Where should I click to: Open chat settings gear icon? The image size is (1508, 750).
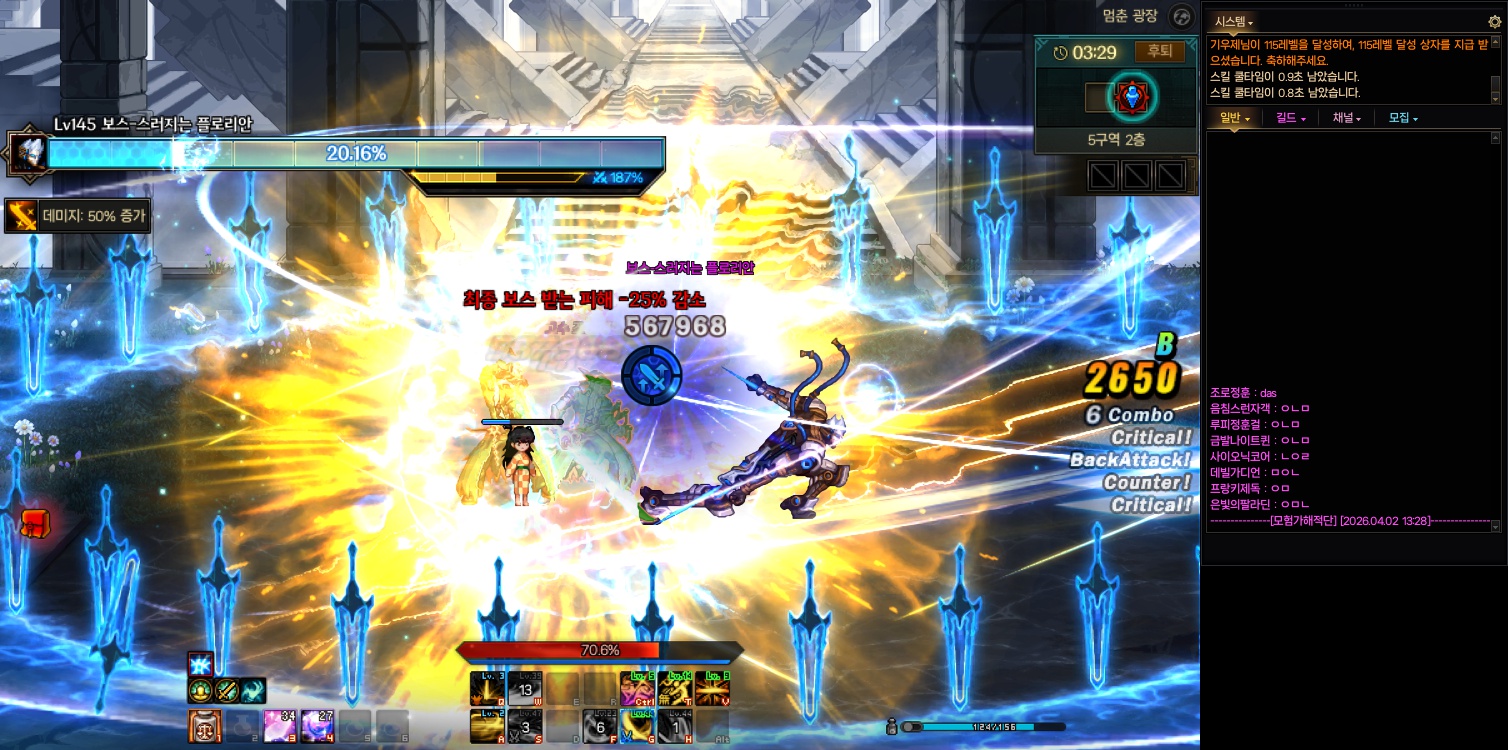point(1495,21)
